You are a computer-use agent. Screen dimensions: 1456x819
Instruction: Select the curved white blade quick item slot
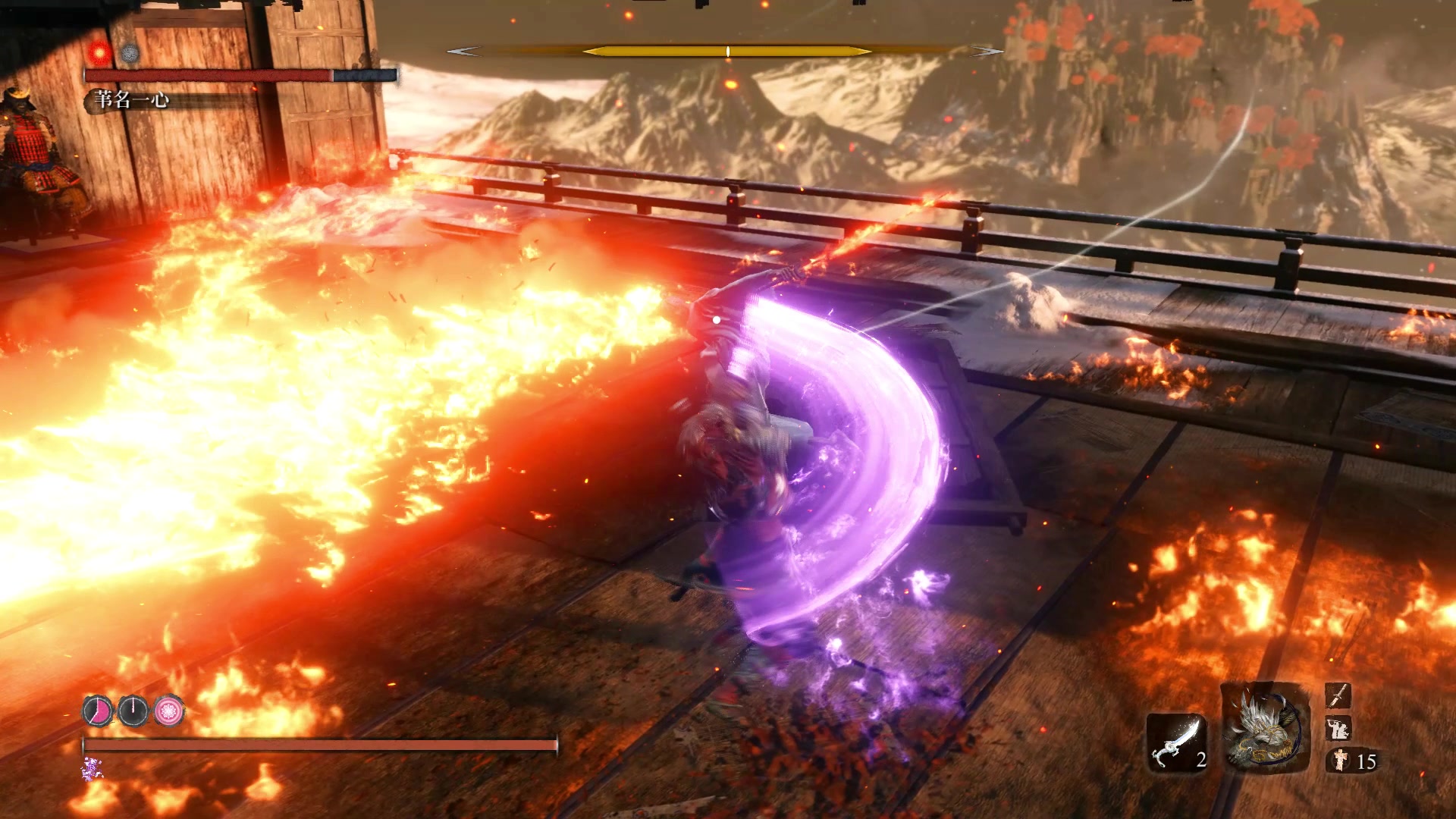click(x=1176, y=743)
